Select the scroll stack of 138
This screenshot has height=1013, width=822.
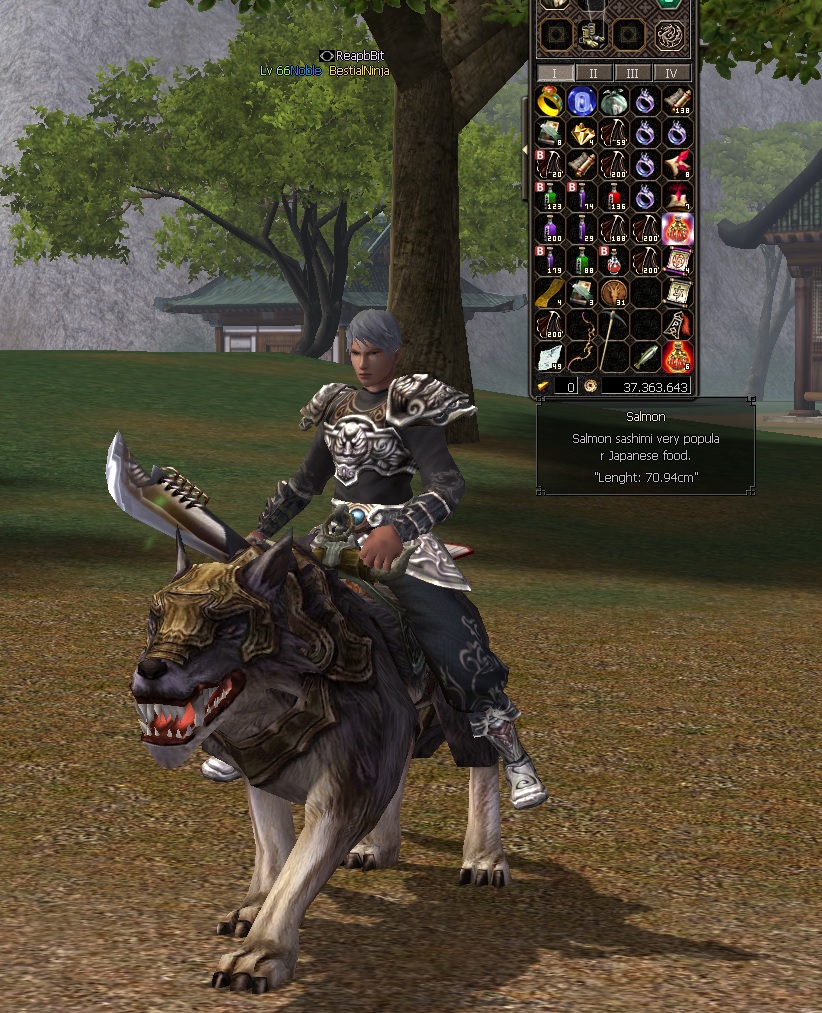click(x=677, y=101)
